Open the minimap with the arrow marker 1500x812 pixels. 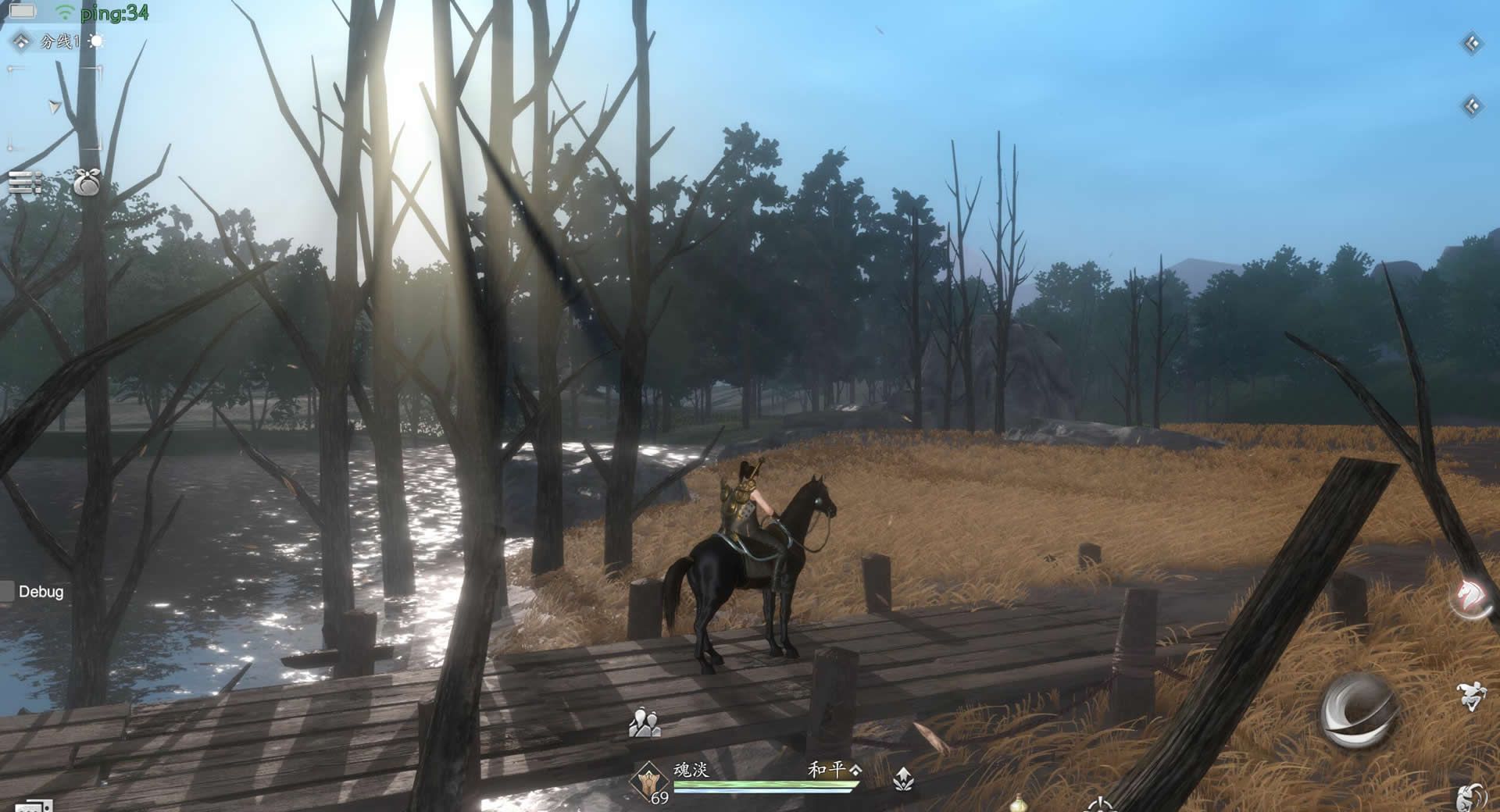click(x=55, y=108)
